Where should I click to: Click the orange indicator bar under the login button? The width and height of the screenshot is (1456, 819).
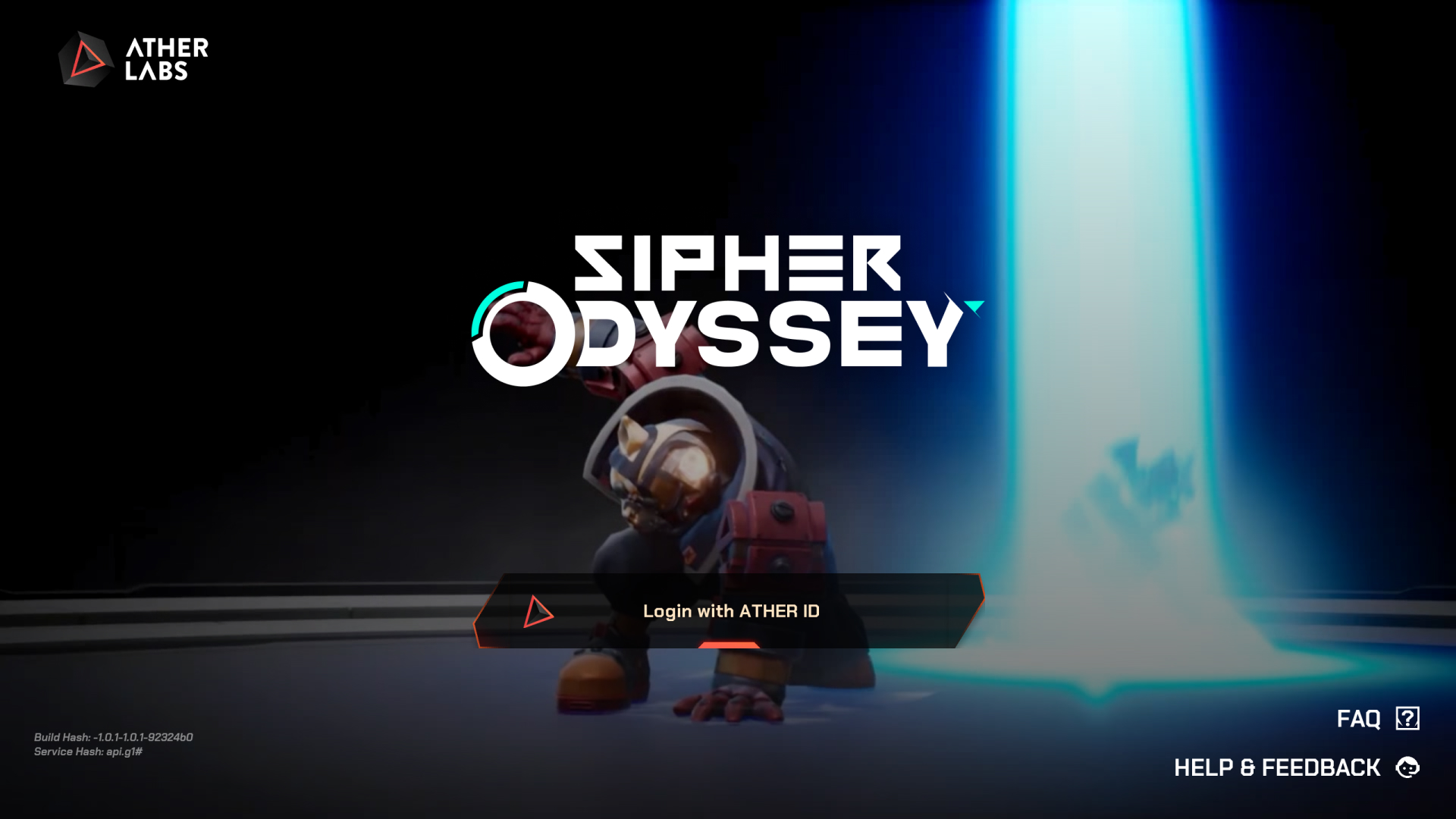coord(730,645)
